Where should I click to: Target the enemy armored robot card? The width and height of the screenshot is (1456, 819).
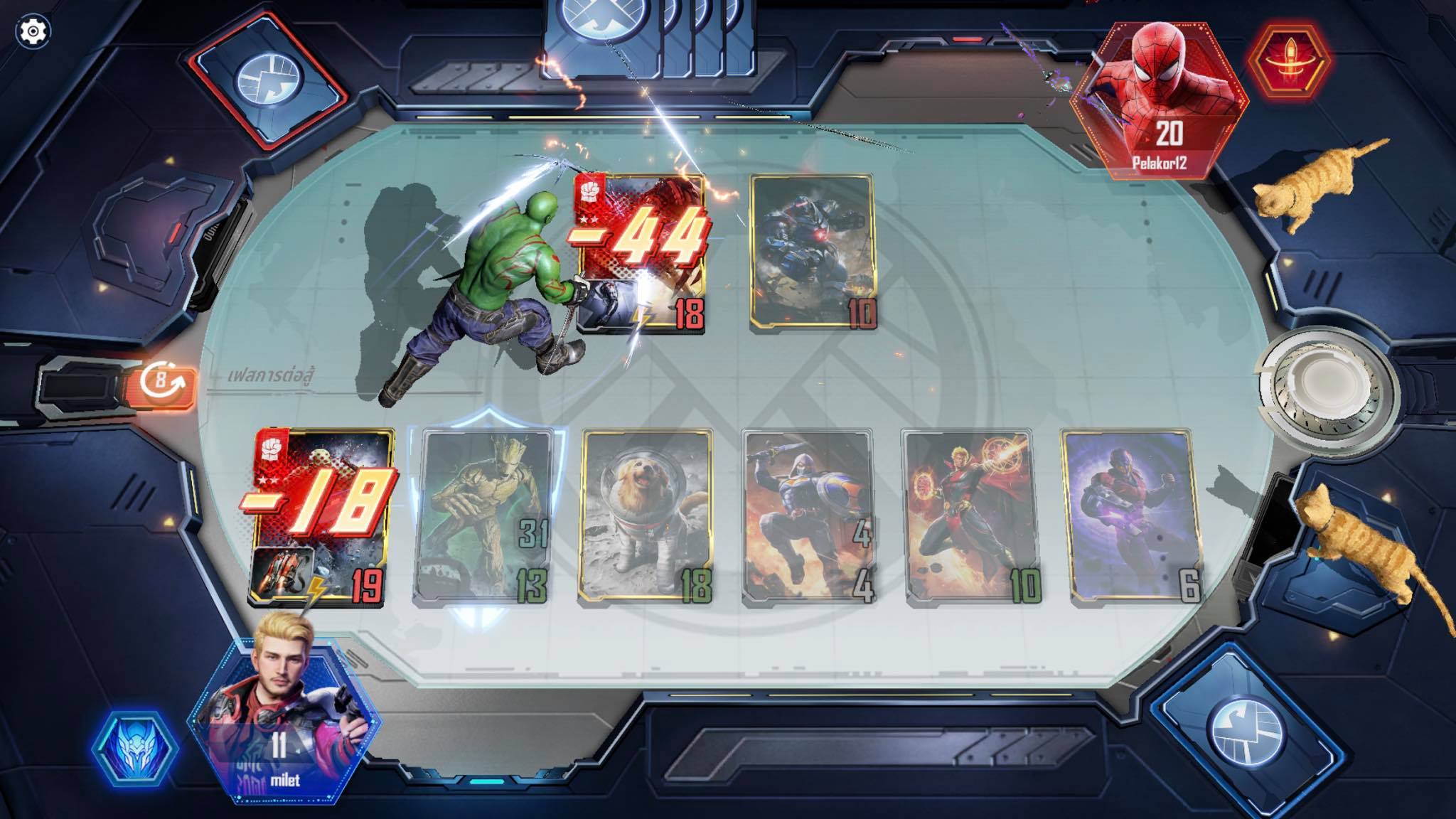pyautogui.click(x=813, y=252)
